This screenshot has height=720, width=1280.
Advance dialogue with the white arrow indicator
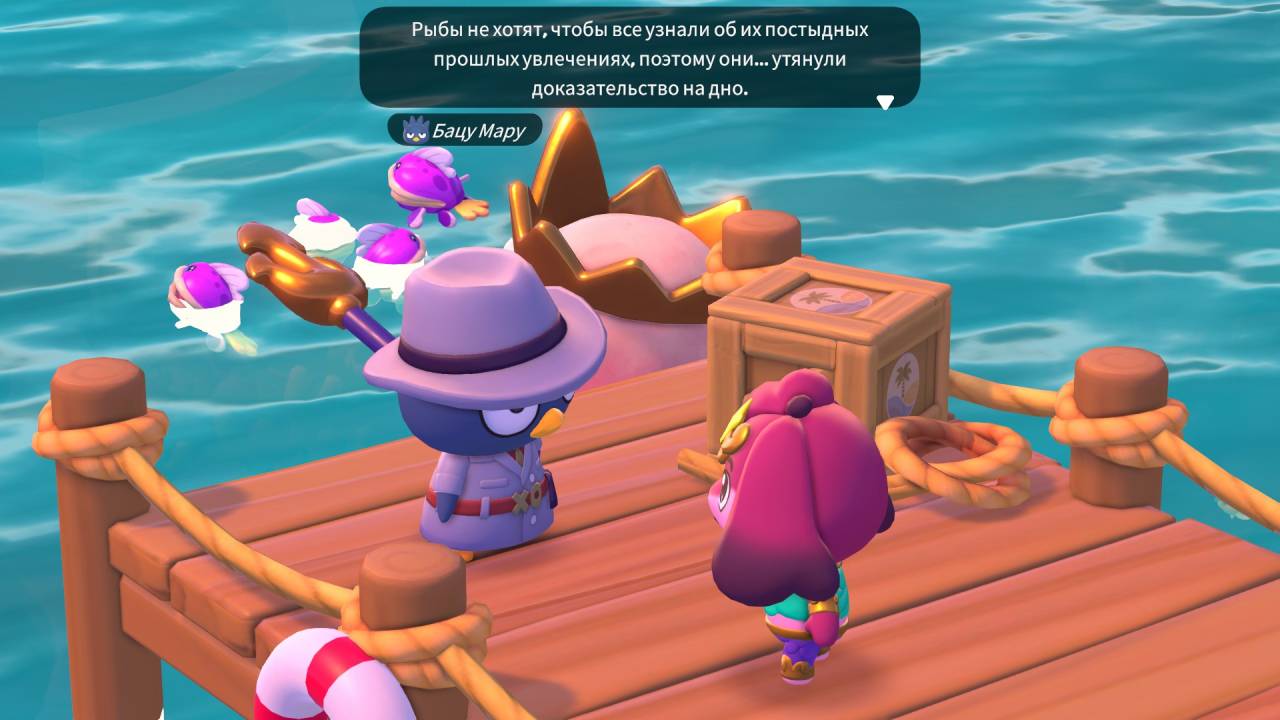pyautogui.click(x=884, y=101)
